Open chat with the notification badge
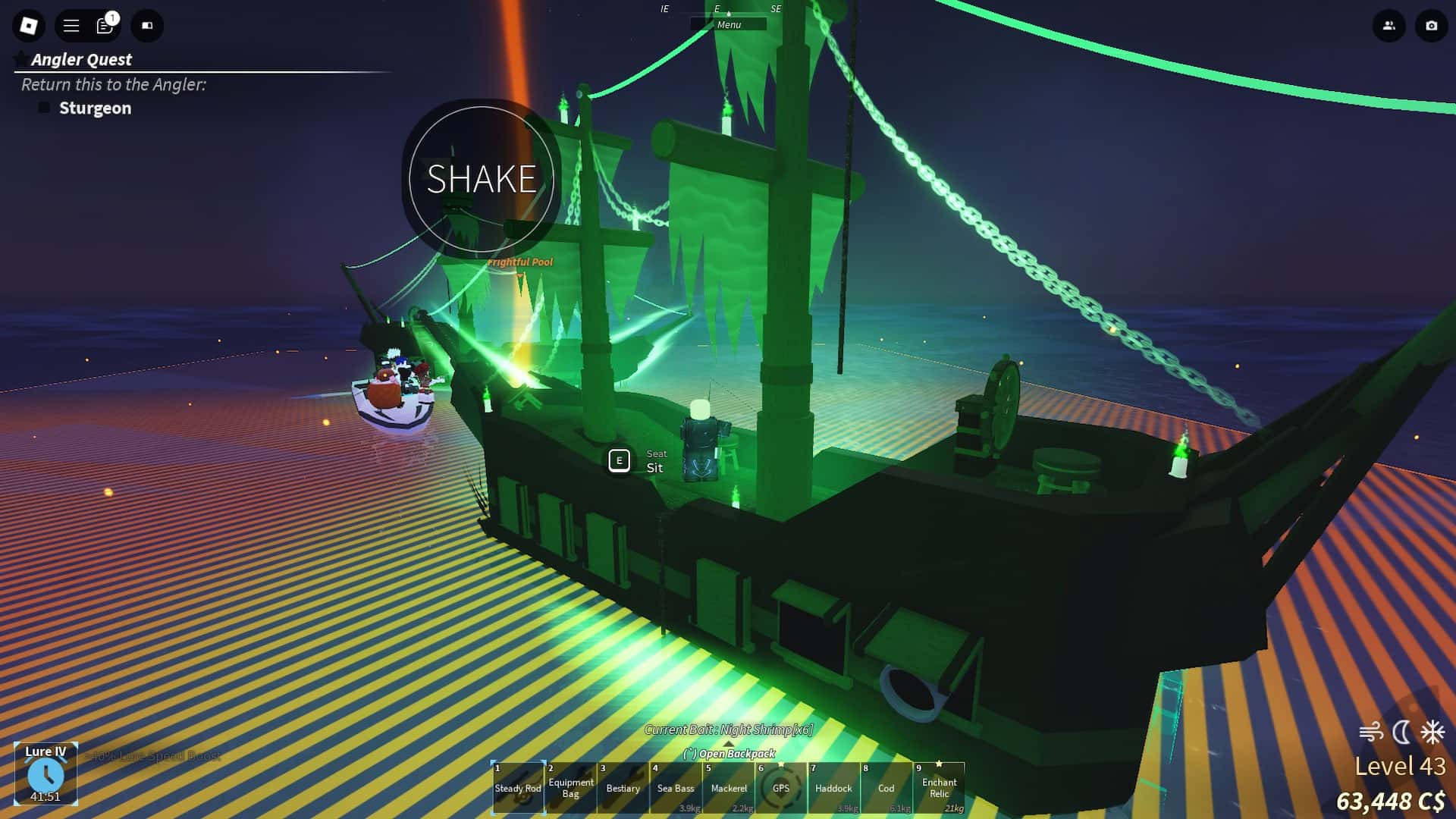The image size is (1456, 819). coord(104,25)
